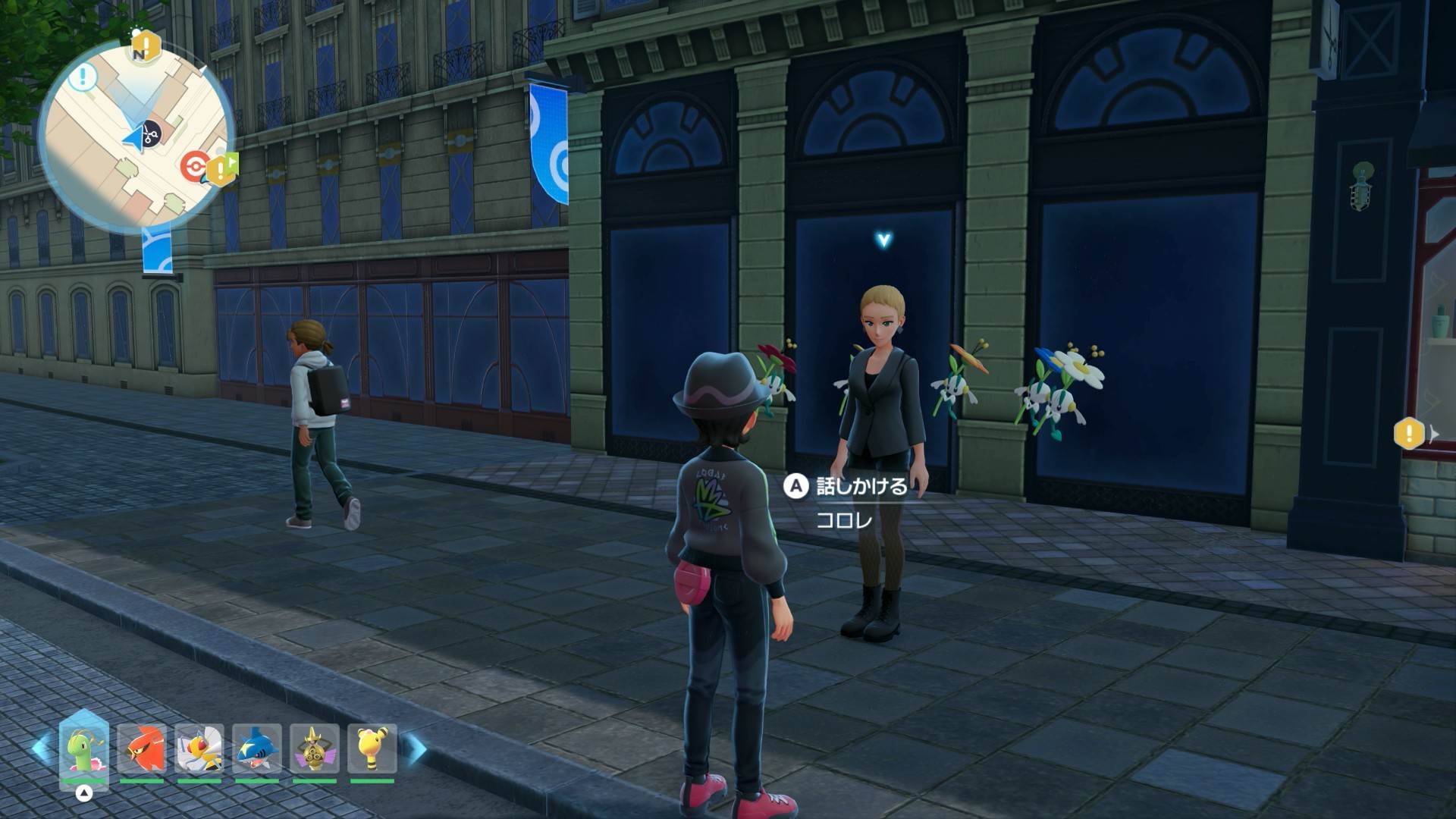The width and height of the screenshot is (1456, 819).
Task: Switch to Sharpedo in the party bar
Action: 257,749
